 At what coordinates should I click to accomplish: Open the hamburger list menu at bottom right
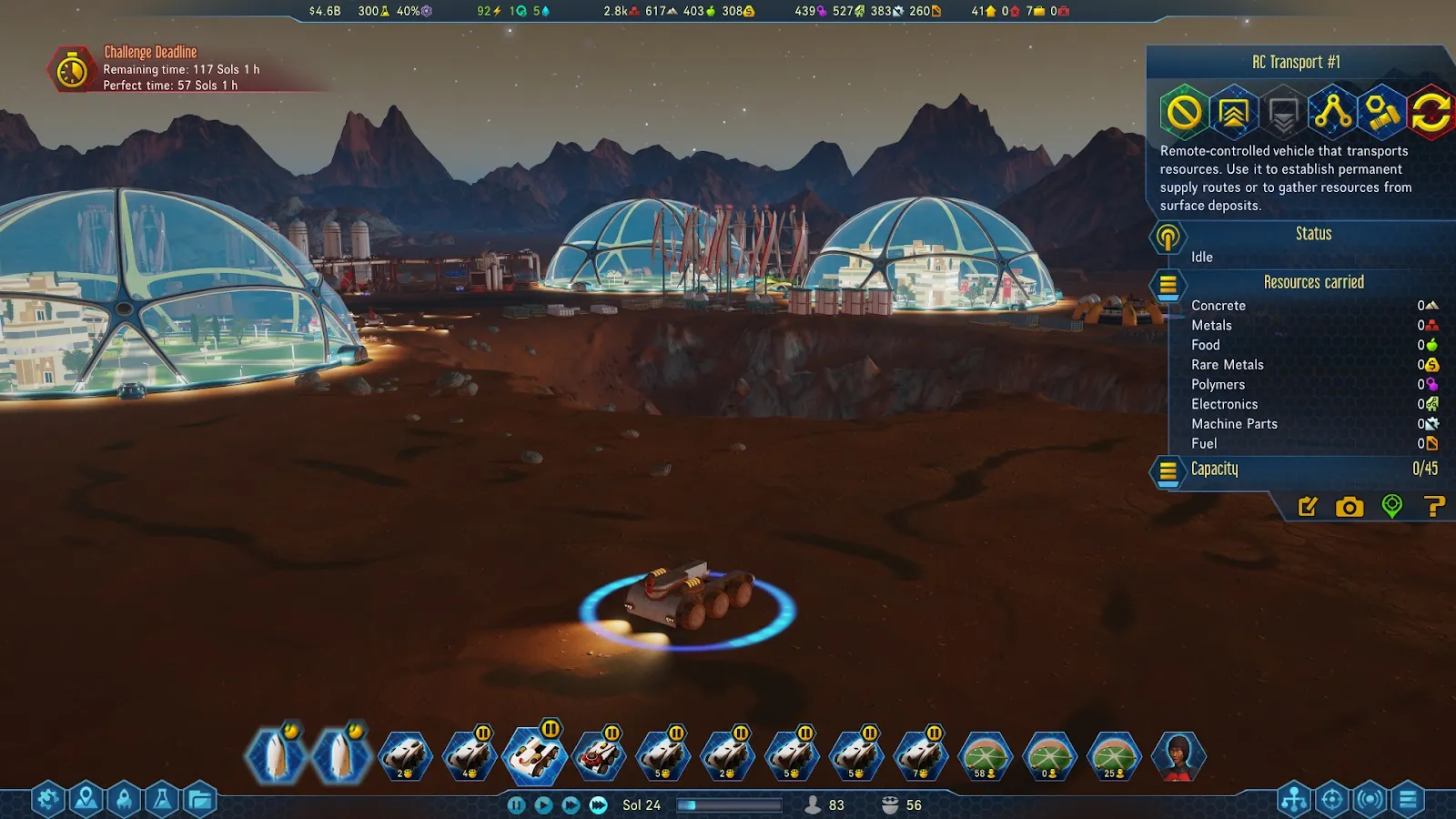(x=1408, y=800)
